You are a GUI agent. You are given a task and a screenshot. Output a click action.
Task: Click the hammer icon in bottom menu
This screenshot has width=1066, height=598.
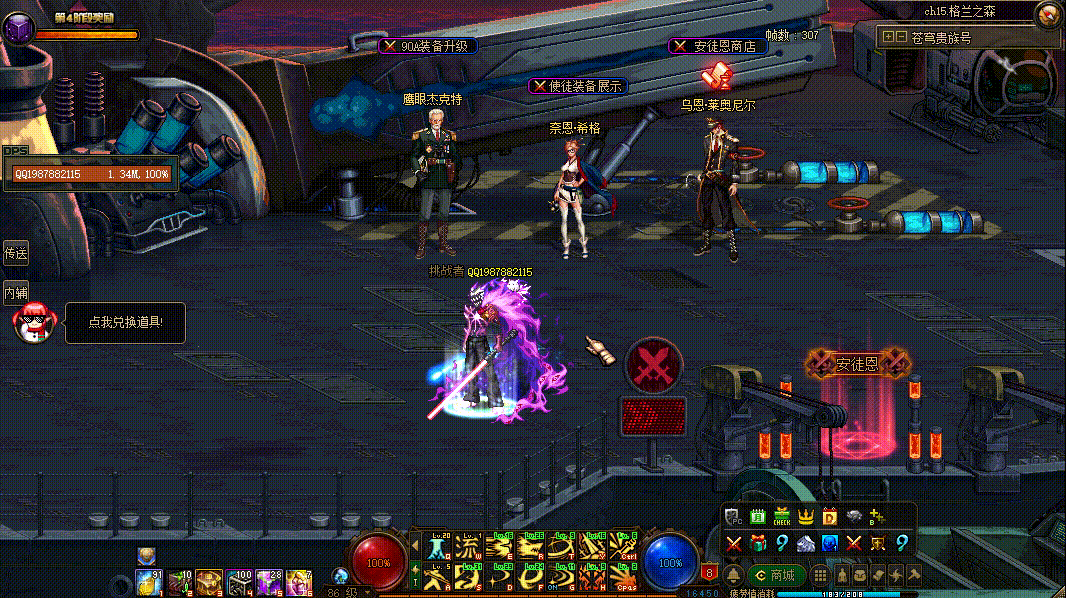(x=913, y=575)
